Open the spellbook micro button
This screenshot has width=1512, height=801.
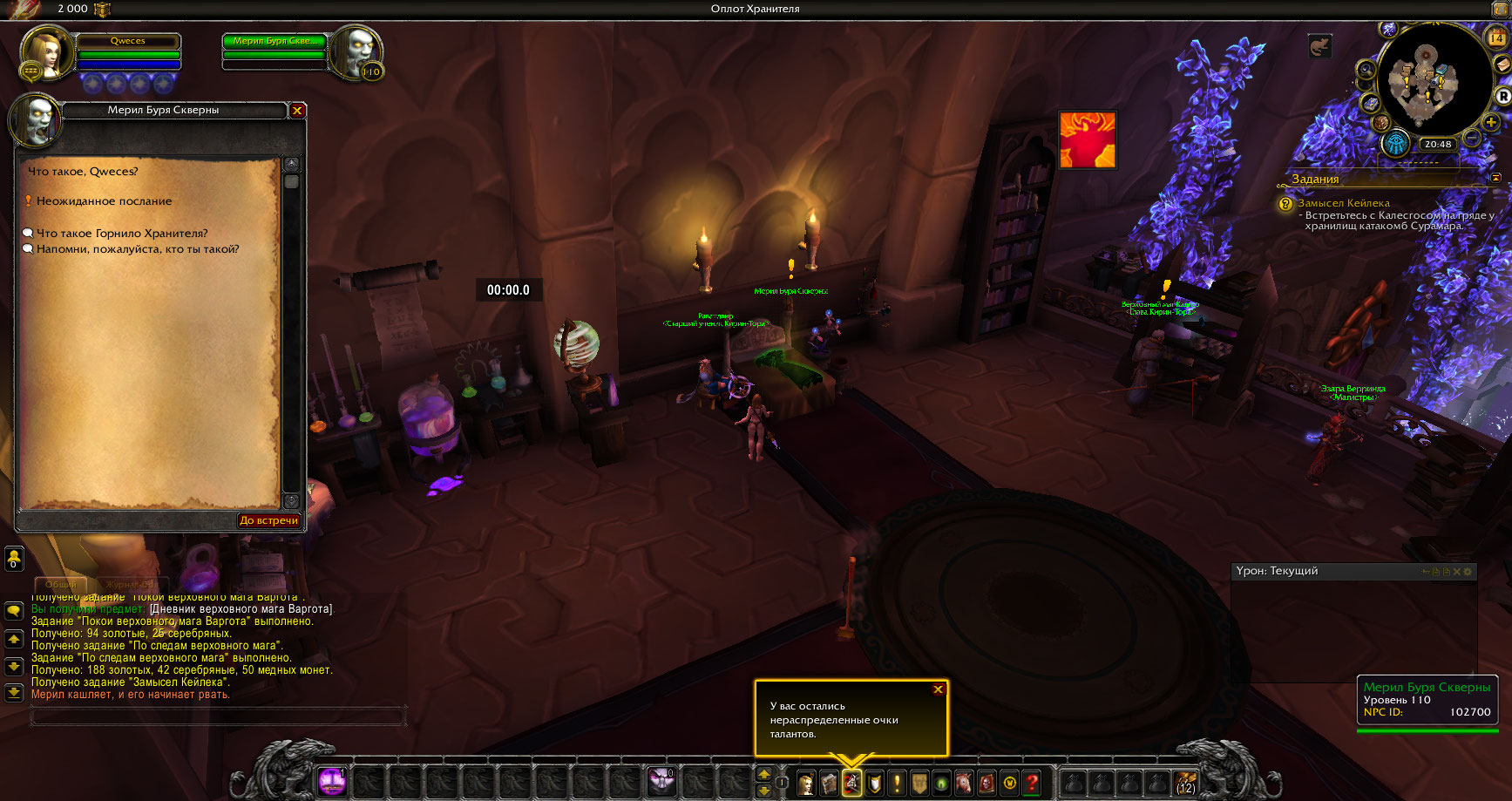coord(829,783)
